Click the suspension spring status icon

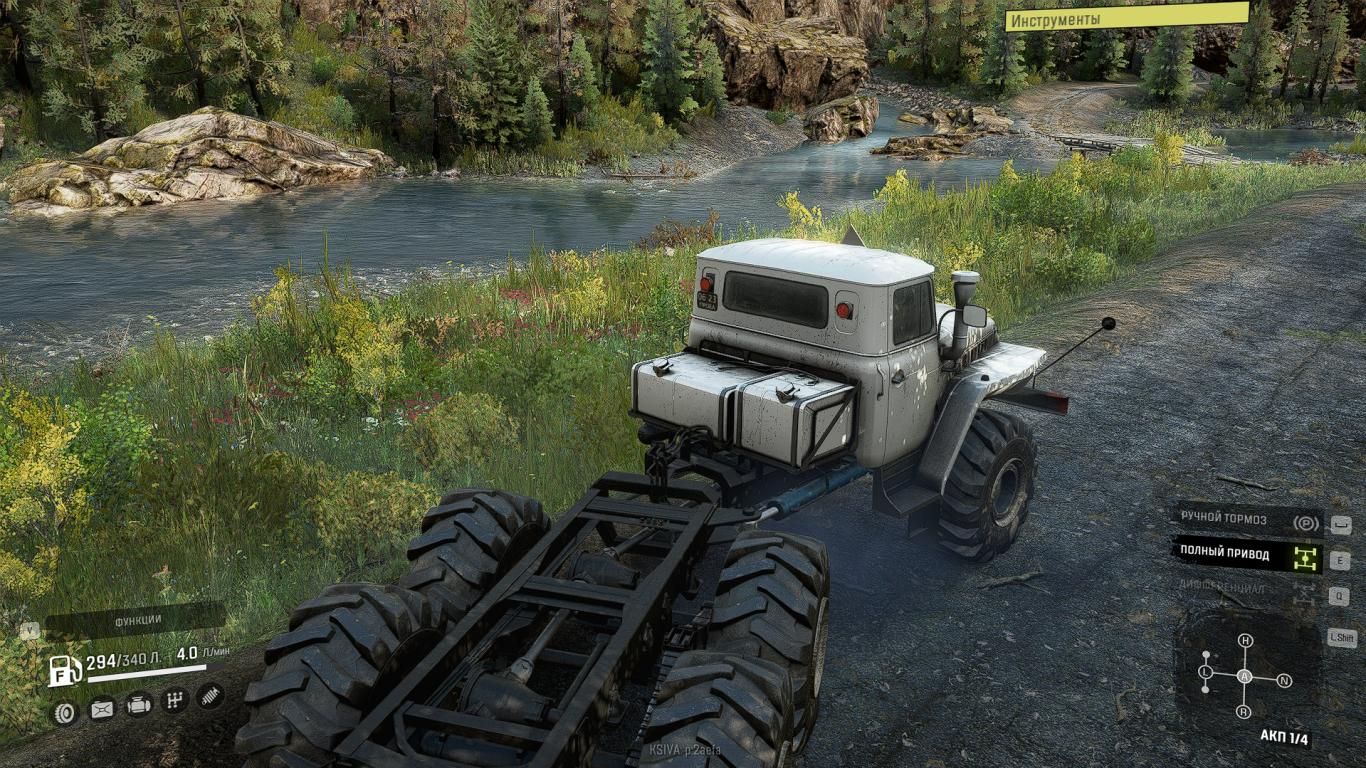click(x=210, y=694)
